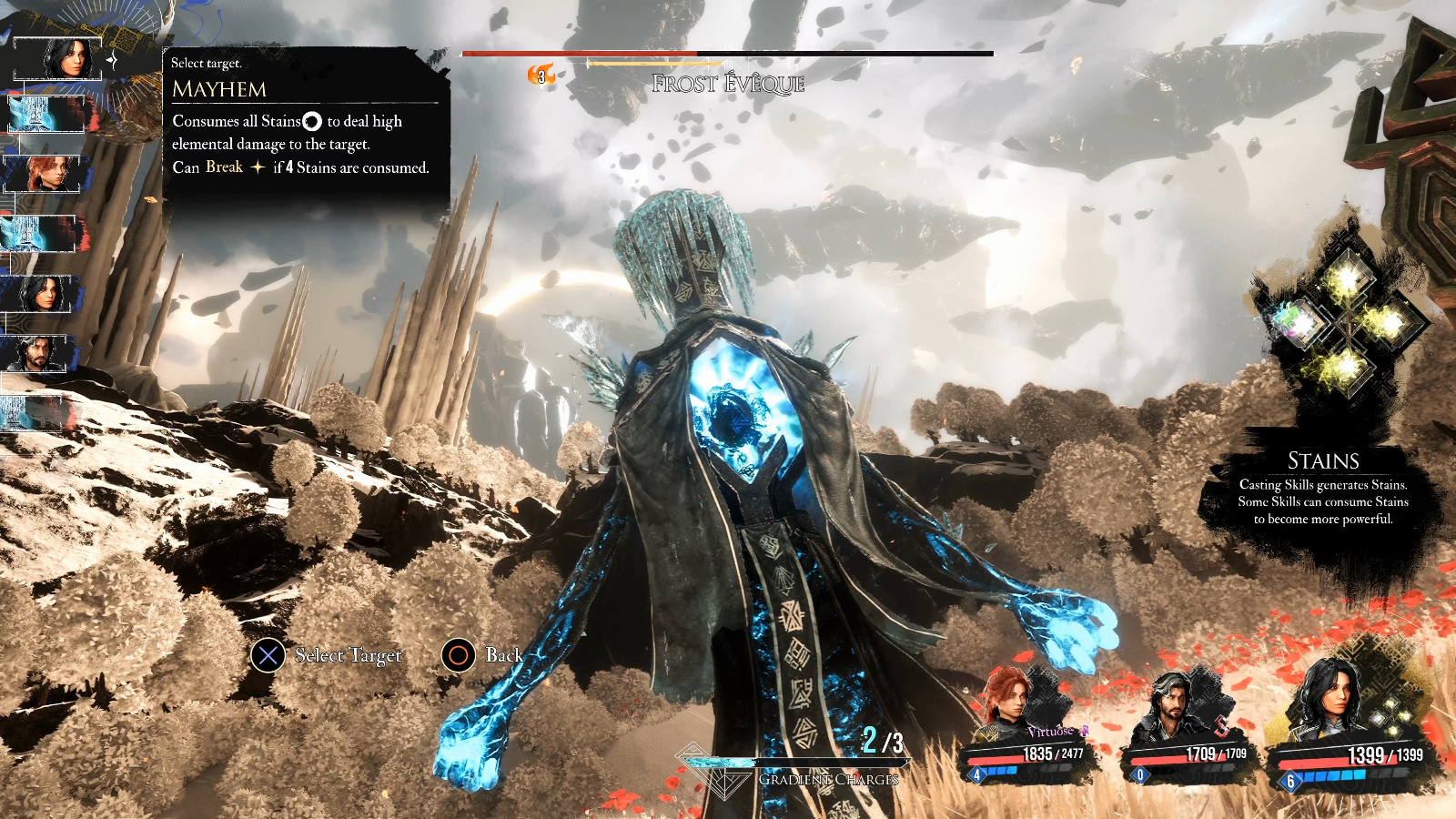Target the Frost Évêque enemy name
This screenshot has width=1456, height=819.
click(728, 84)
